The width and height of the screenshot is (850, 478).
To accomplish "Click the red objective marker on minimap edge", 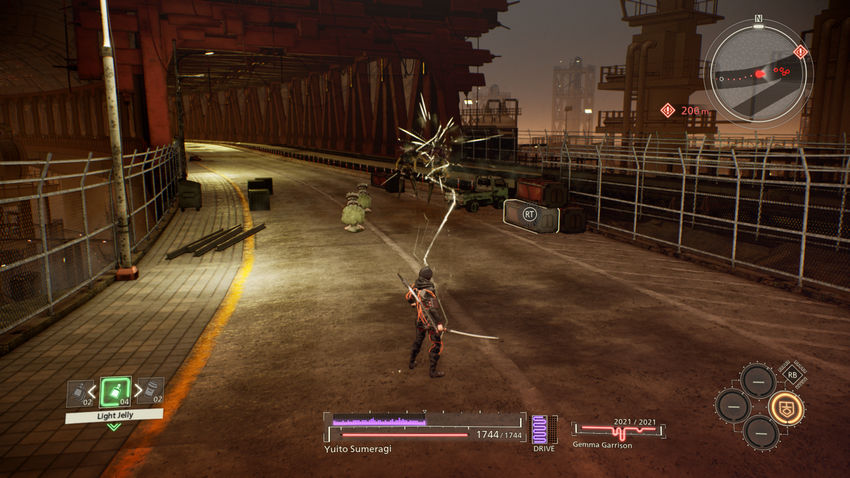I will click(800, 51).
